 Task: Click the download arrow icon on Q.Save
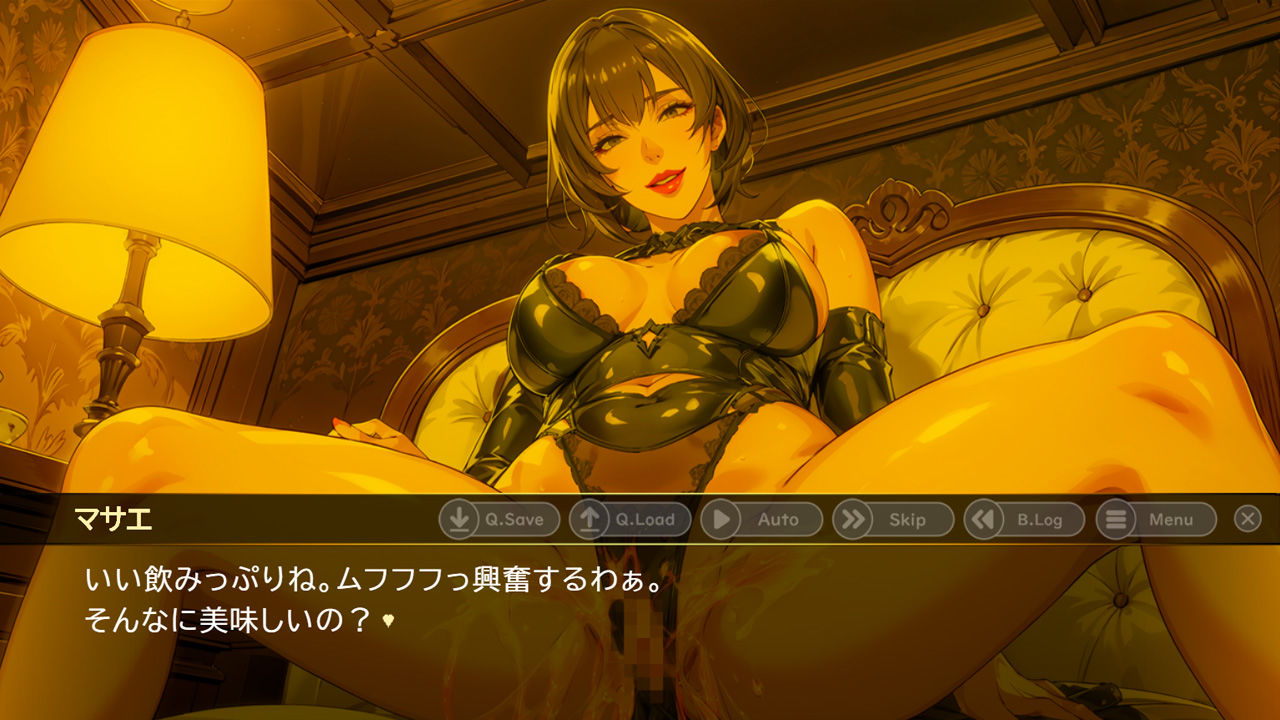[x=459, y=519]
